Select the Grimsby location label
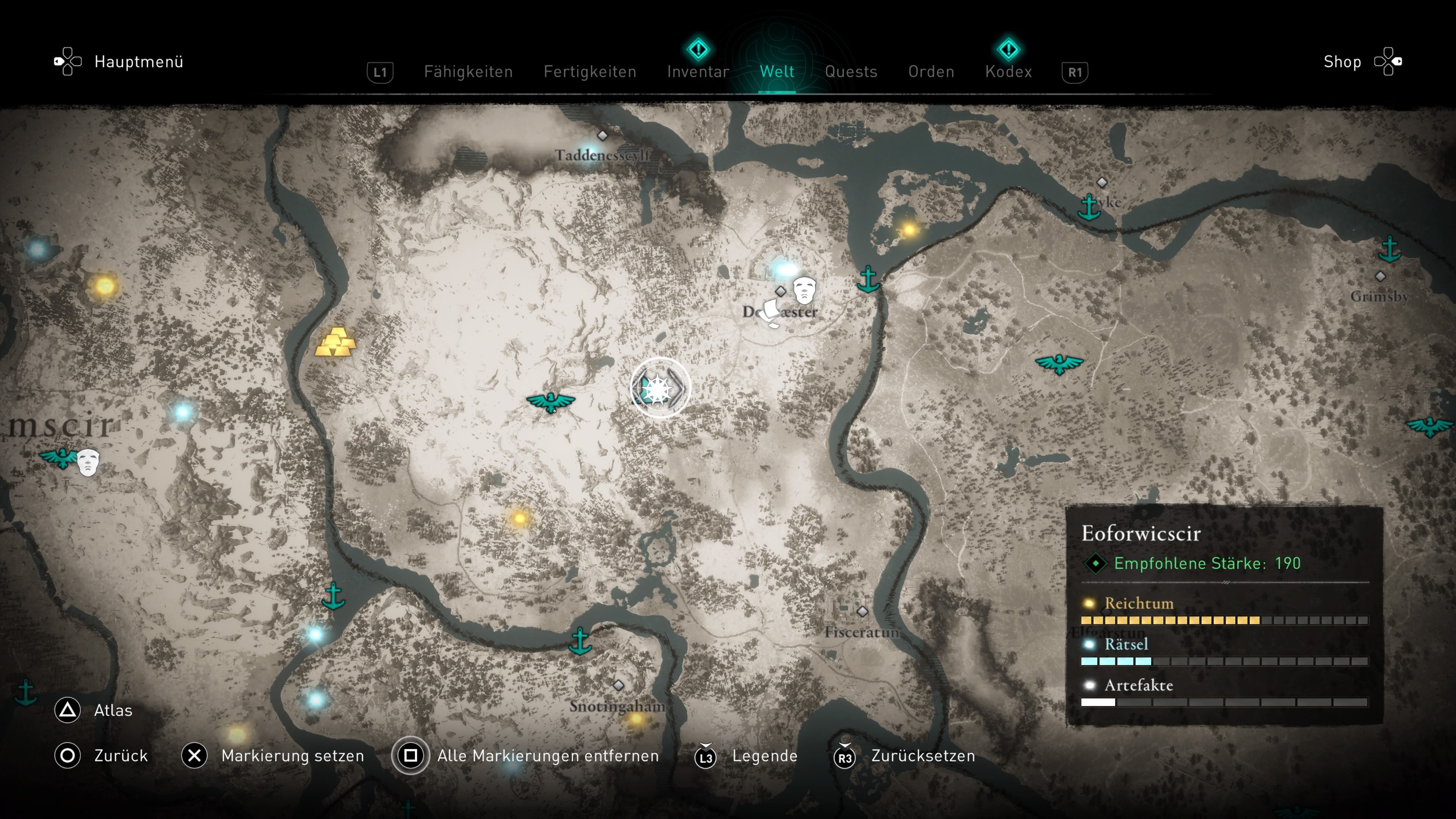 pyautogui.click(x=1379, y=296)
